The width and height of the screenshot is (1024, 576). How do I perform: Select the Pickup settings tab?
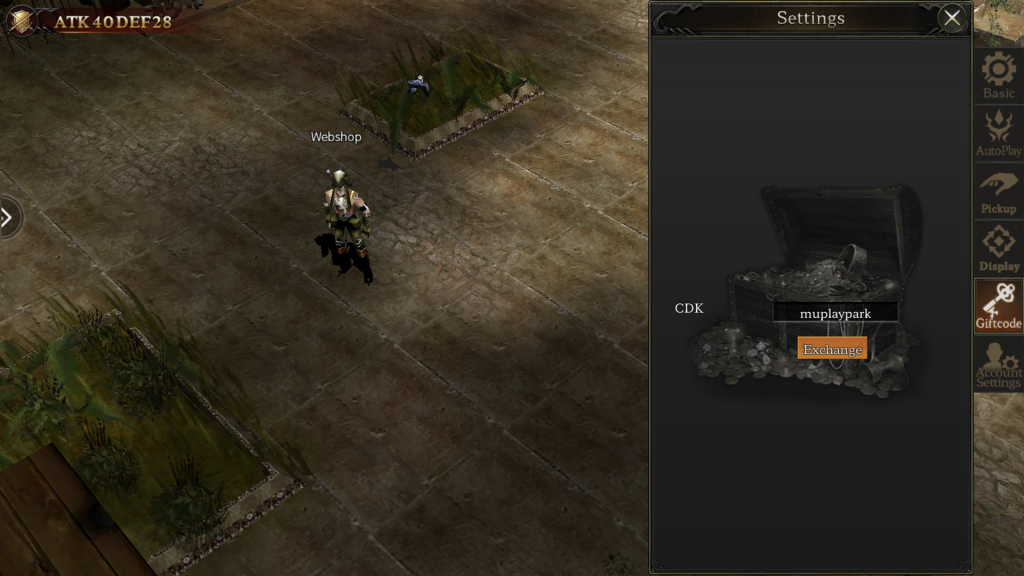coord(998,191)
